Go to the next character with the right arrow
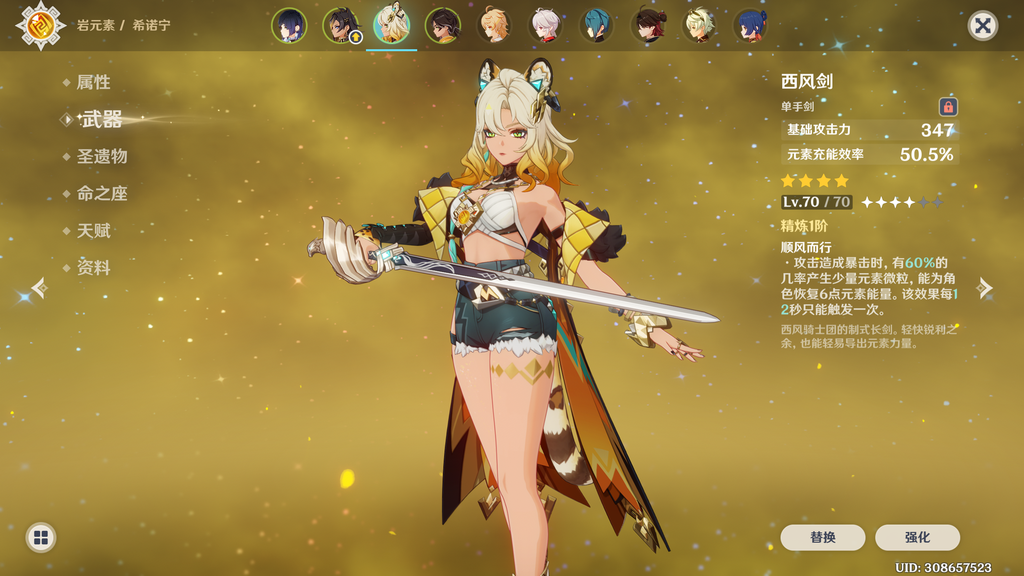Image resolution: width=1024 pixels, height=576 pixels. point(985,289)
